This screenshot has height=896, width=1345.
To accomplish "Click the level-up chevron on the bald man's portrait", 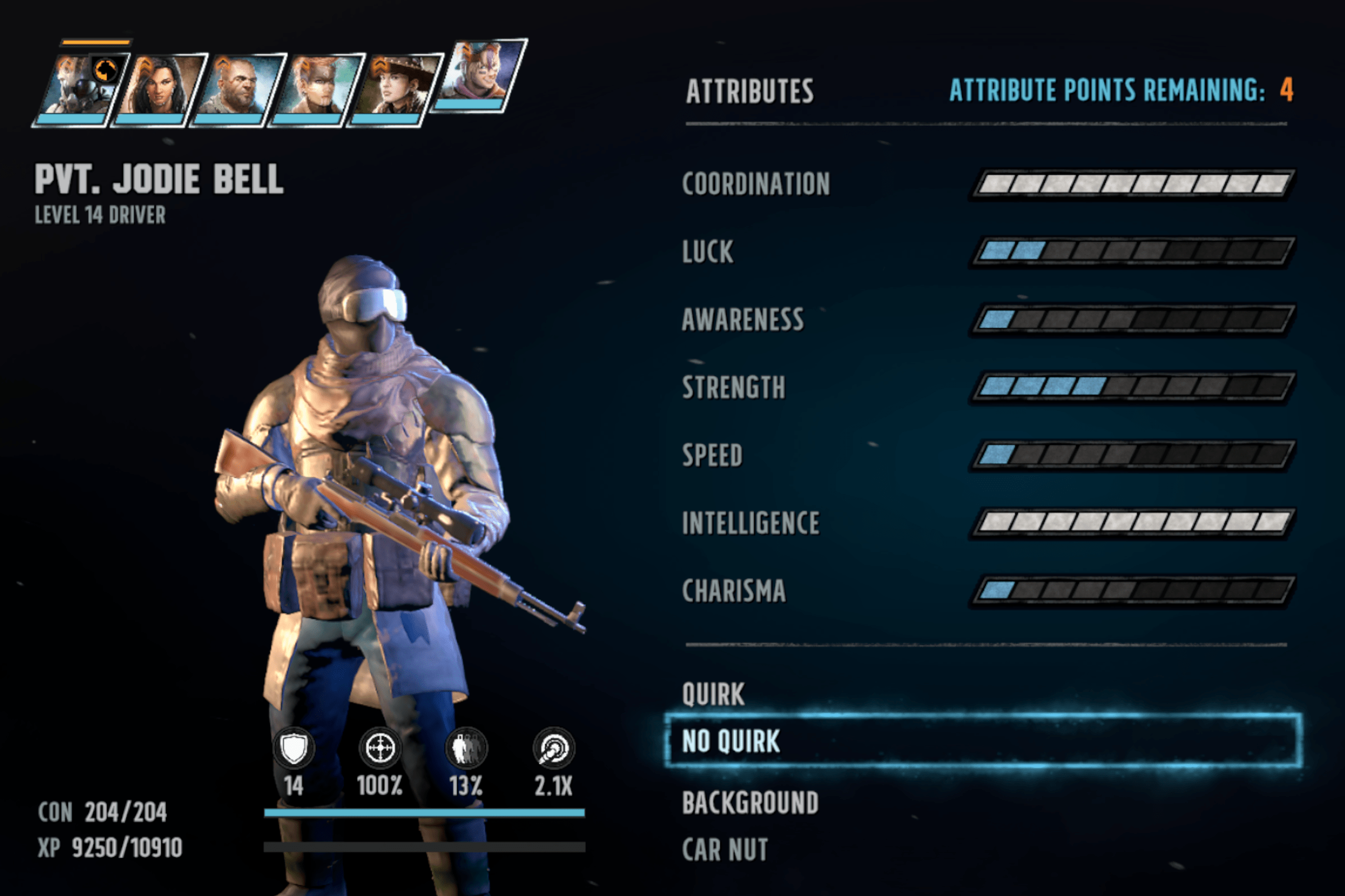I will pos(223,65).
